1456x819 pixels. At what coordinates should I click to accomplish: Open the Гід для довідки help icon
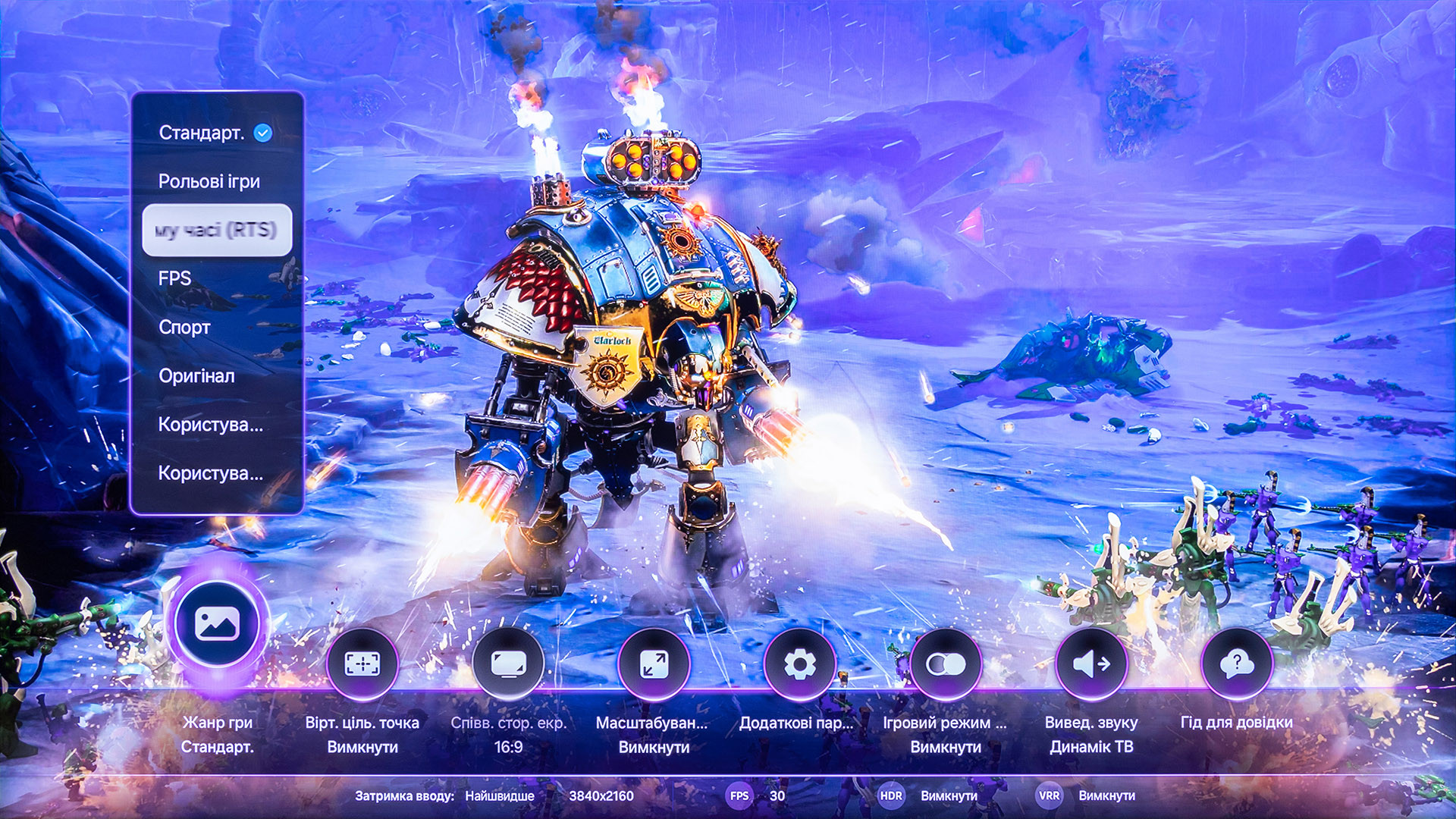click(1237, 664)
